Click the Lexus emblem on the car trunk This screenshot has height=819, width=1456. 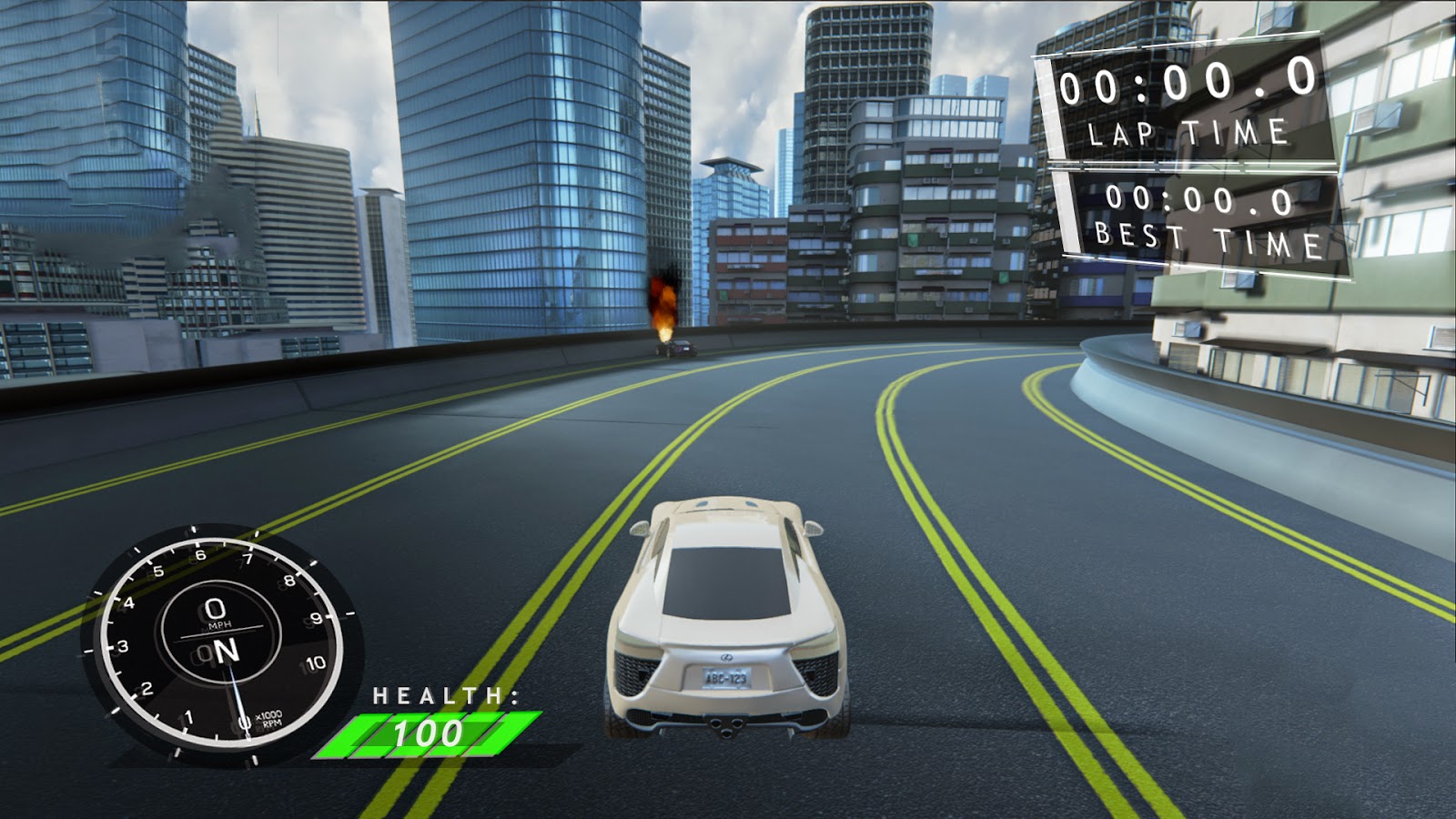click(x=728, y=659)
